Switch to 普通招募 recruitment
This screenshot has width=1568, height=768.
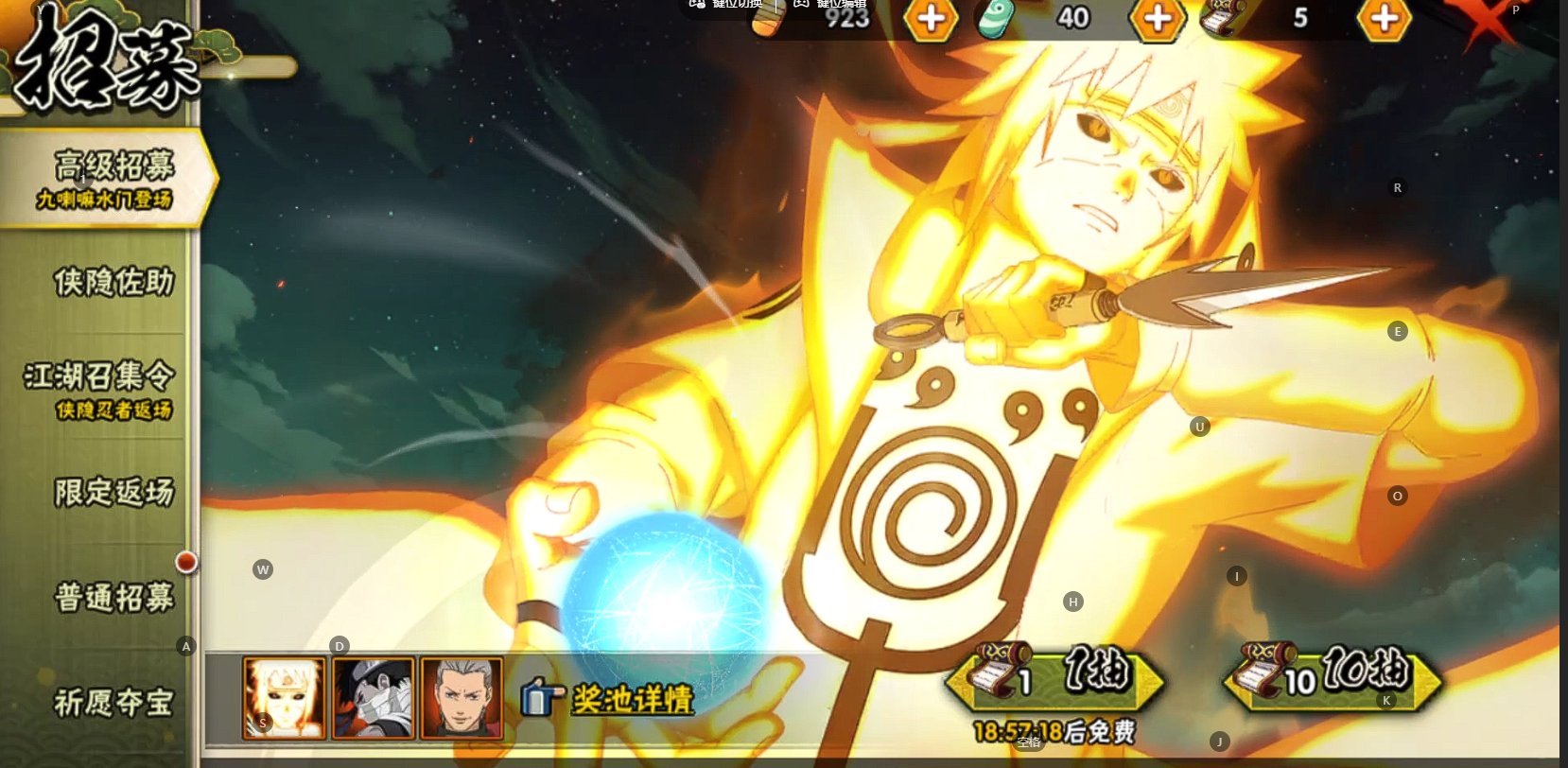113,598
